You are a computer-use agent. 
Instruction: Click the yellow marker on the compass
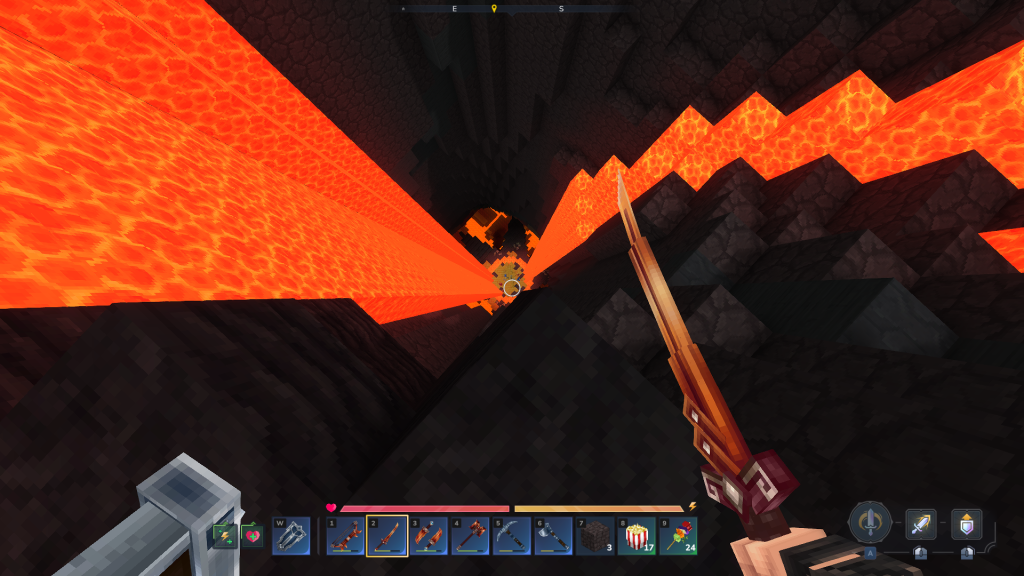(x=493, y=9)
